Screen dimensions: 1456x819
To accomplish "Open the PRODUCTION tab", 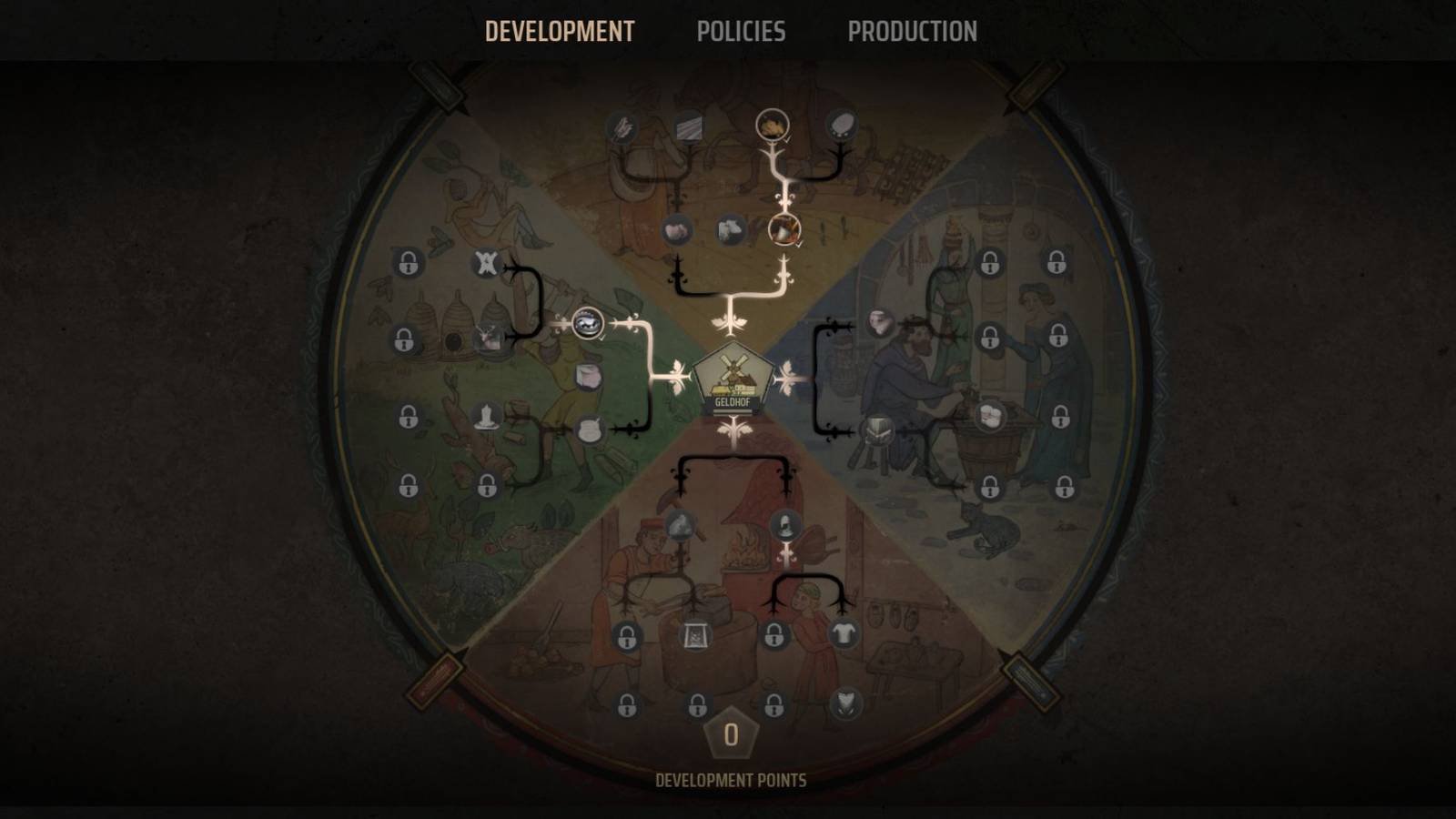I will [x=912, y=32].
